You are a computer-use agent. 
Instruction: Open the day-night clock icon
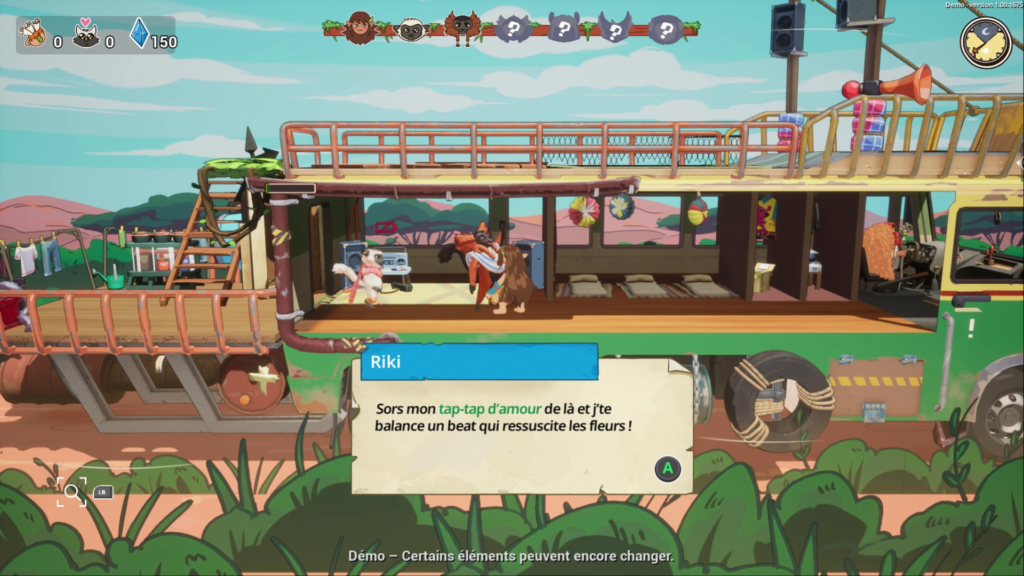985,41
